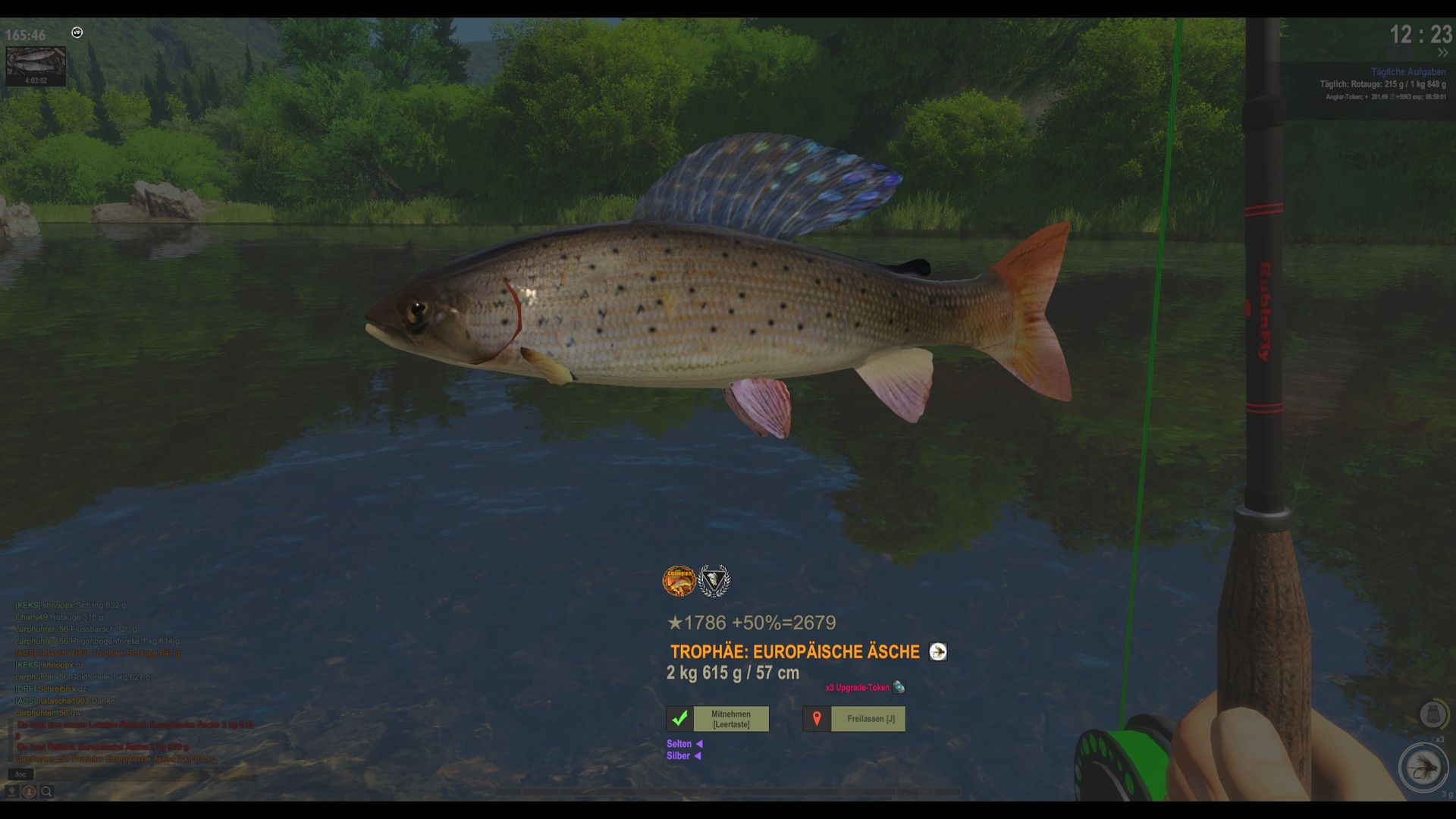Click the groundbait bag icon

tap(1432, 714)
